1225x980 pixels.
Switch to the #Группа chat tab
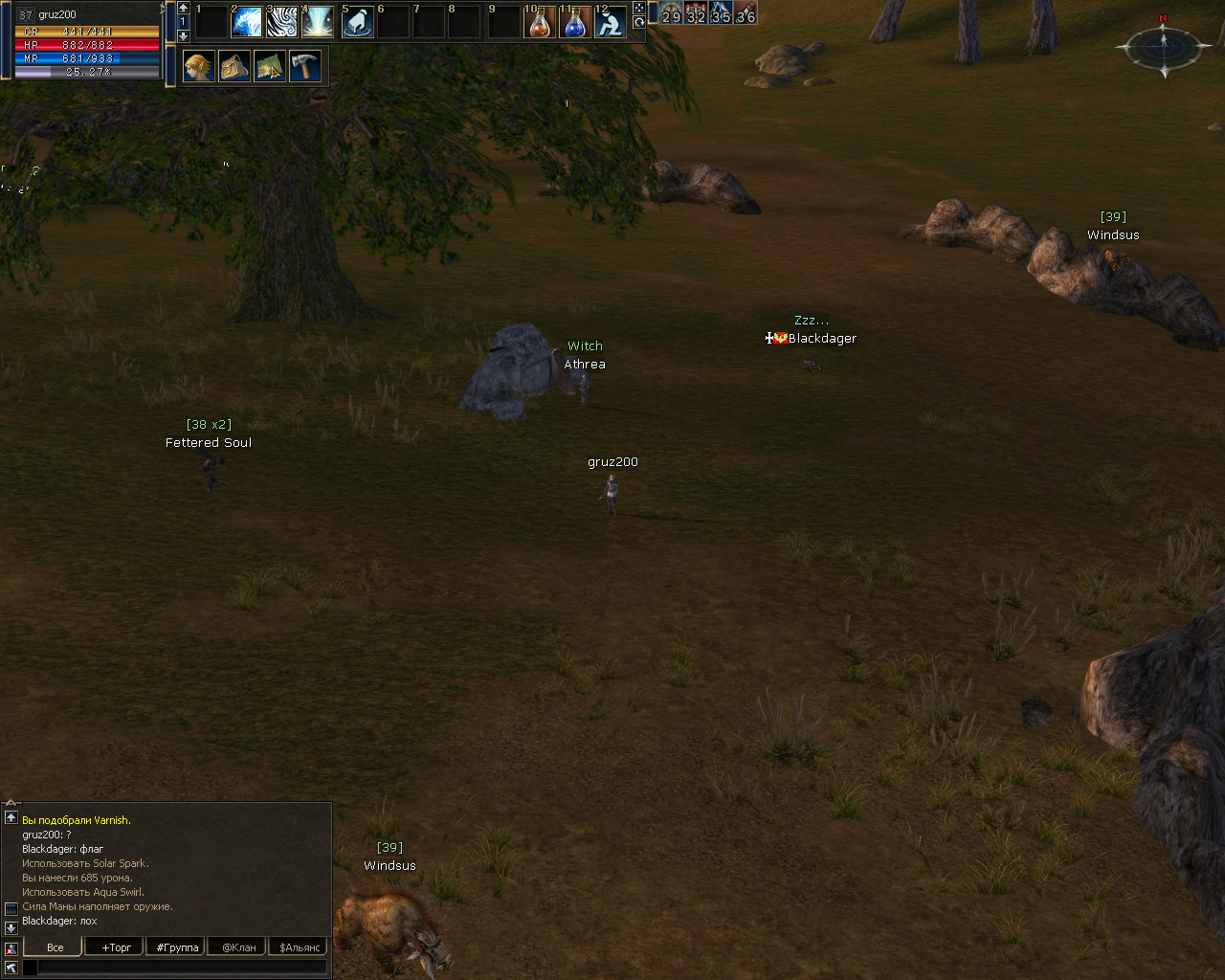(178, 947)
